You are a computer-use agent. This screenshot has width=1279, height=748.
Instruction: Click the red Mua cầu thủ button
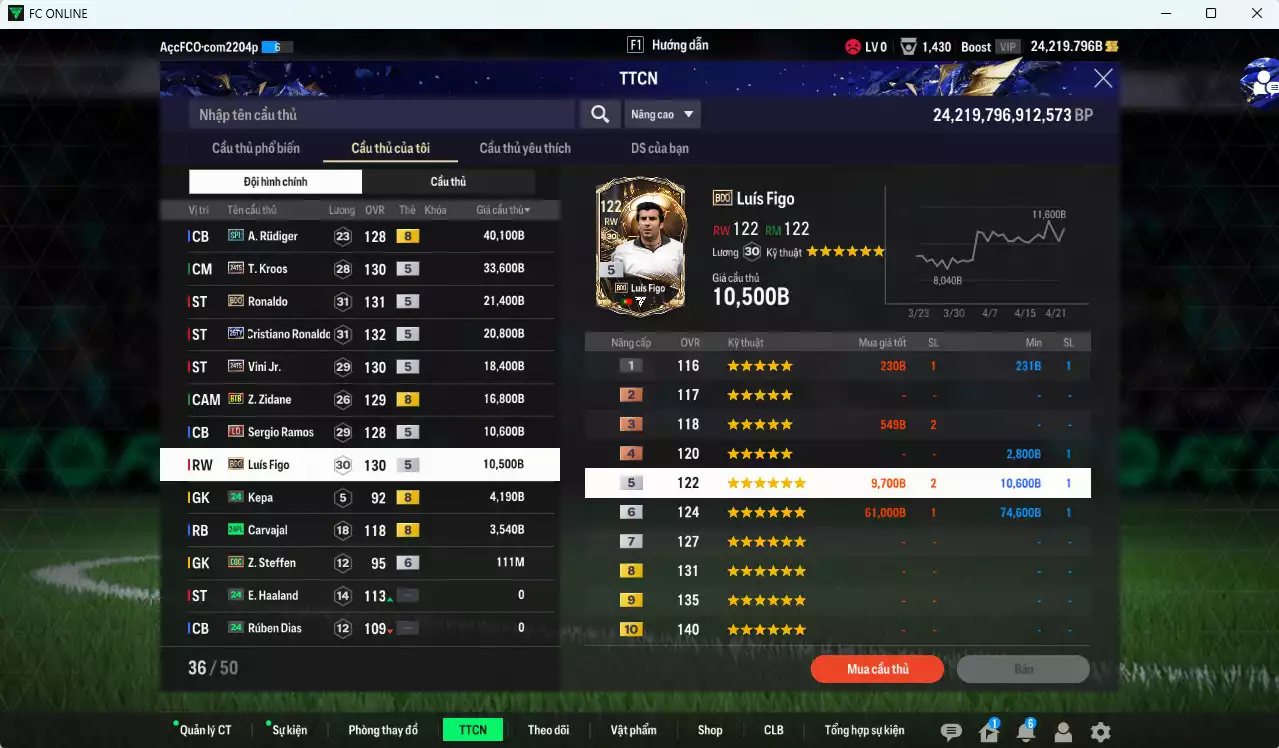point(877,669)
